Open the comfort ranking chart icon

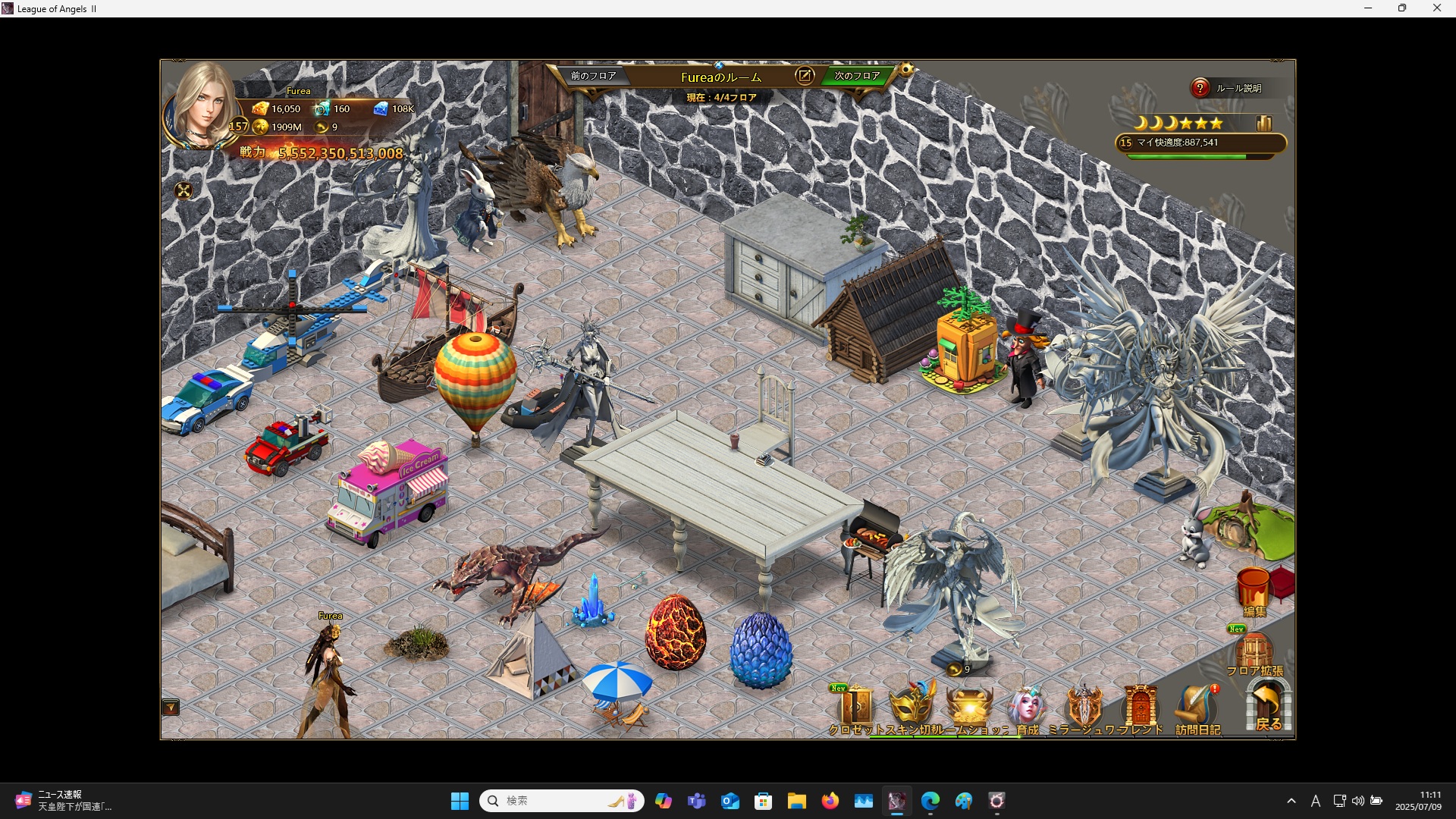[x=1263, y=123]
